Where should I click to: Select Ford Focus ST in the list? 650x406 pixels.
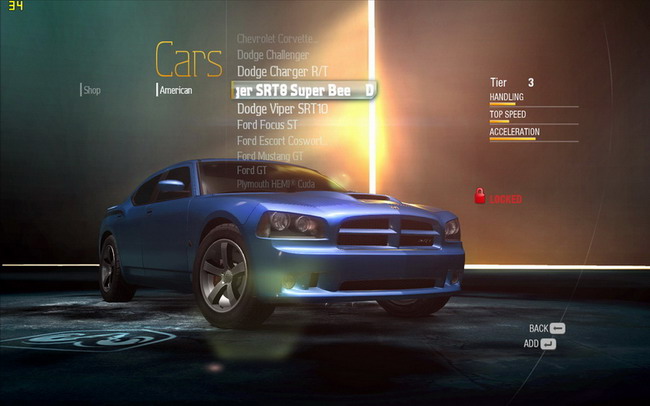(x=267, y=125)
